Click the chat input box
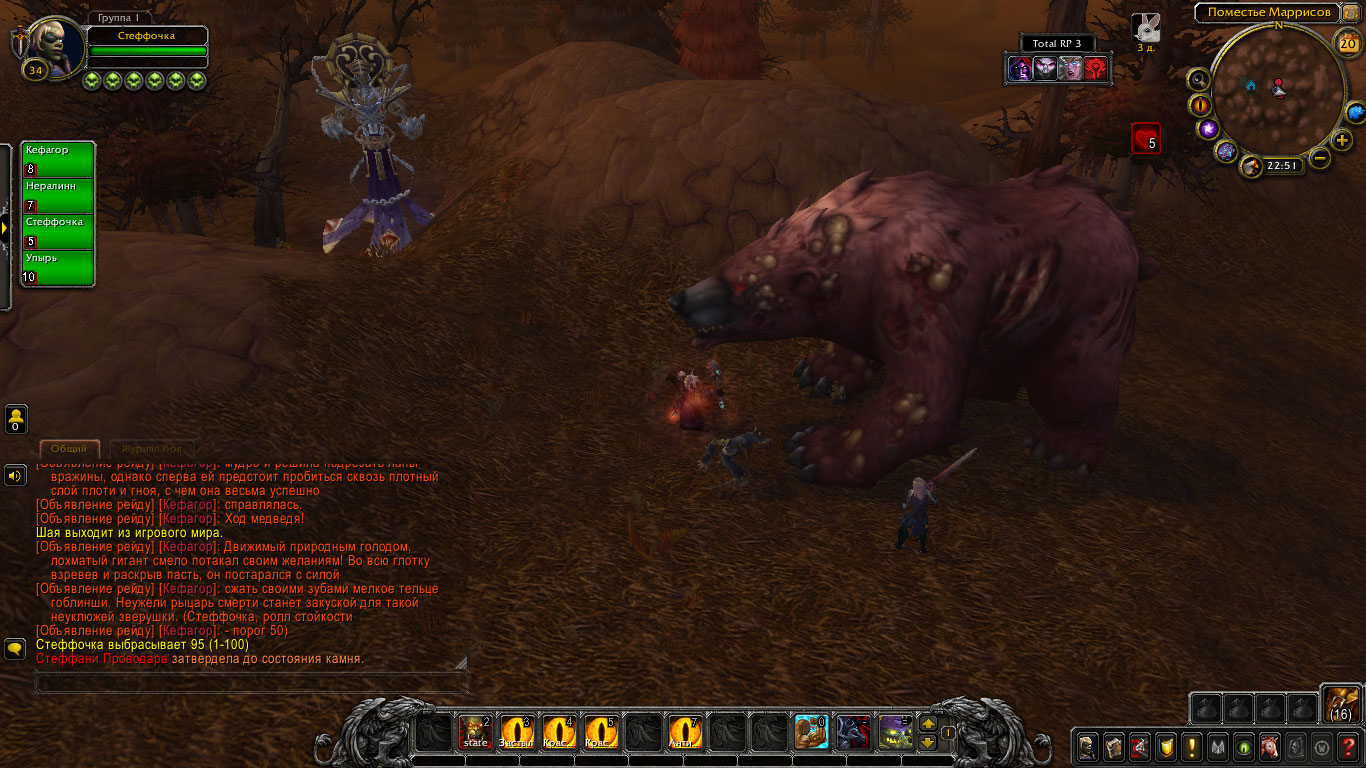The image size is (1366, 768). 252,684
